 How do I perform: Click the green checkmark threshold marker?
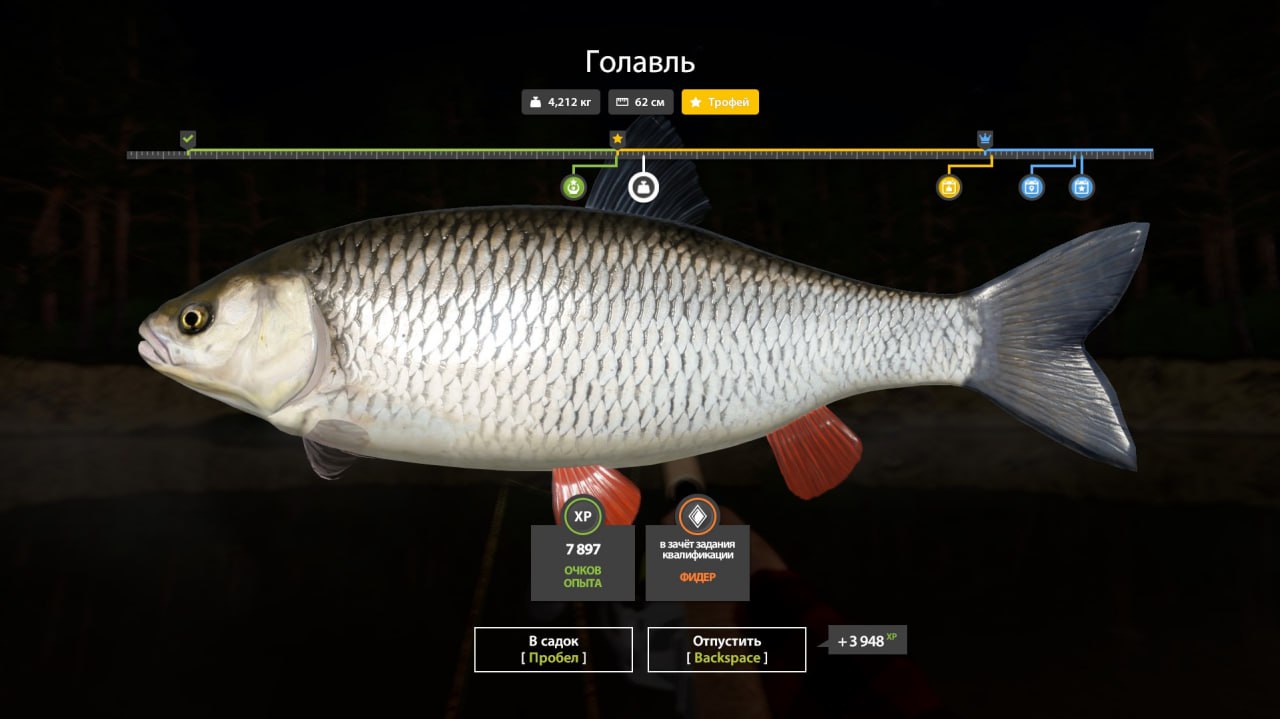tap(188, 139)
